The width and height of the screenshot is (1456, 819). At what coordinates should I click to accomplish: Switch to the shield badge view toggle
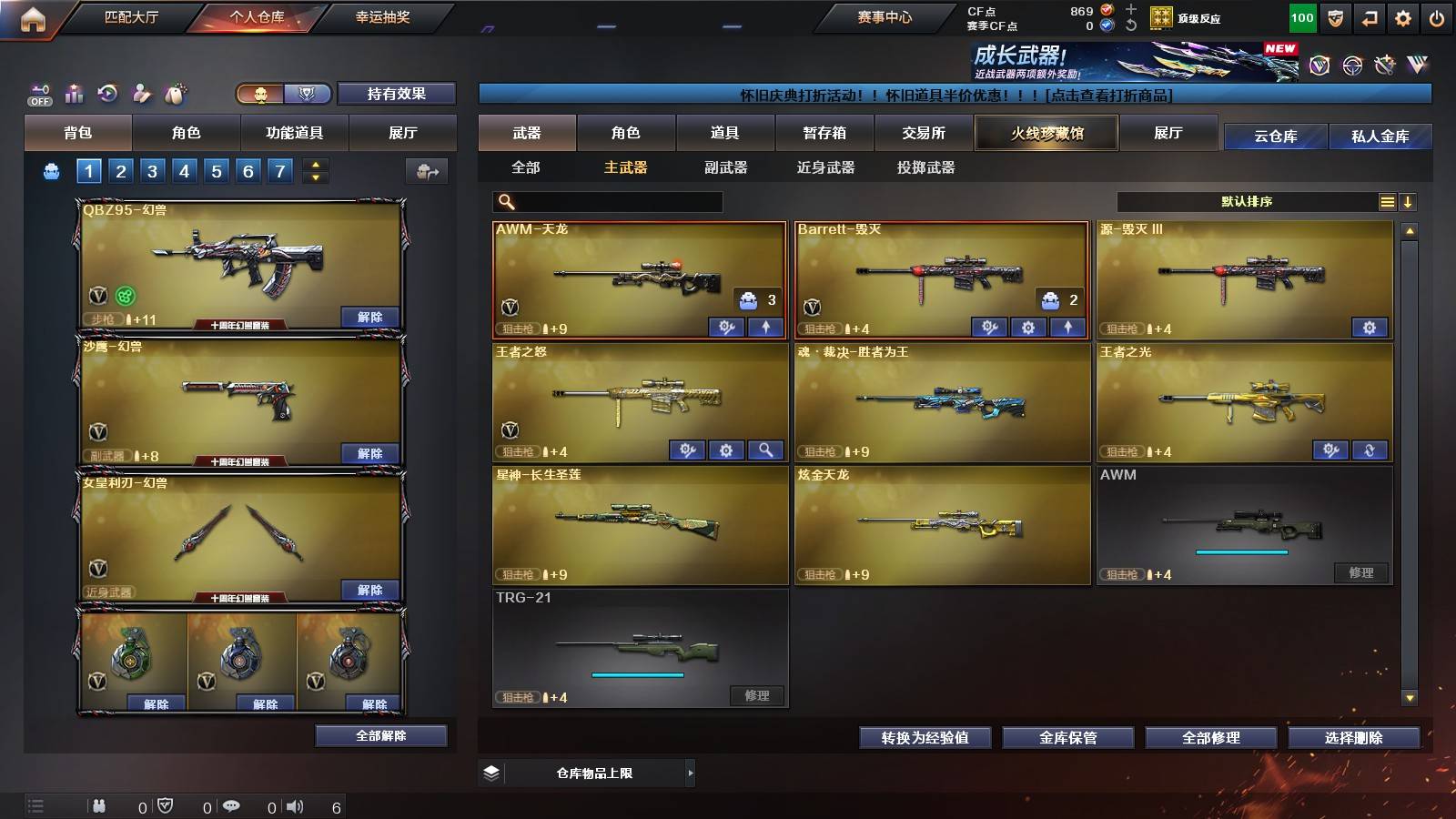point(307,94)
